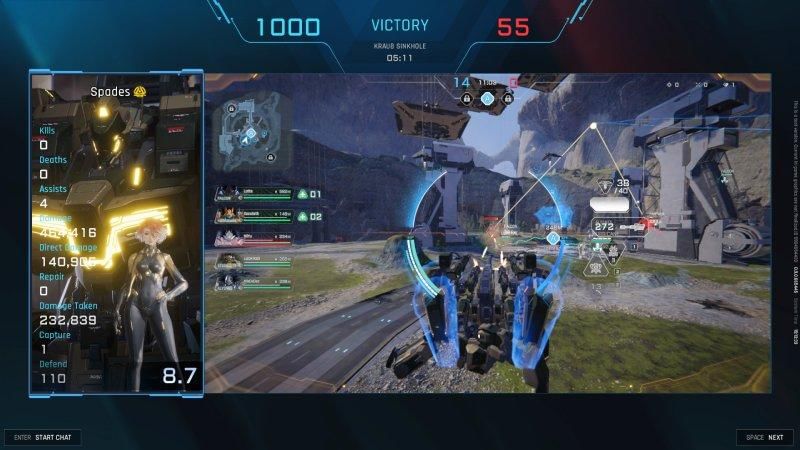The image size is (800, 450).
Task: Continue with the Next button
Action: pos(765,437)
